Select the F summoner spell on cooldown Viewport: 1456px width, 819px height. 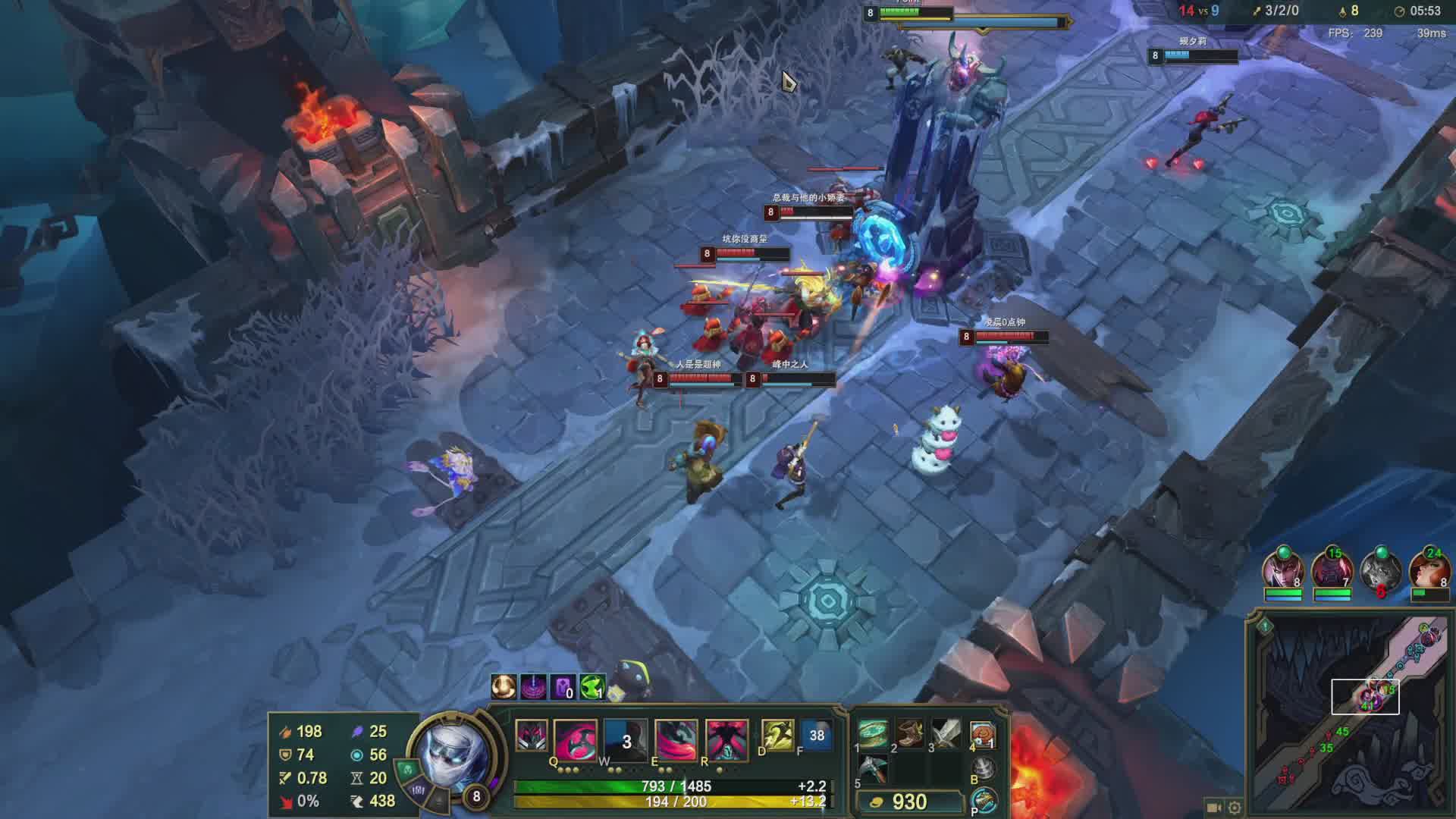(x=816, y=734)
